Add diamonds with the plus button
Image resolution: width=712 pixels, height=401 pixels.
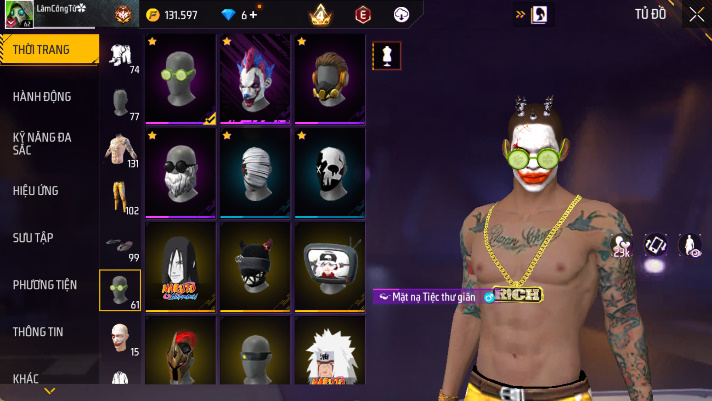click(x=254, y=15)
